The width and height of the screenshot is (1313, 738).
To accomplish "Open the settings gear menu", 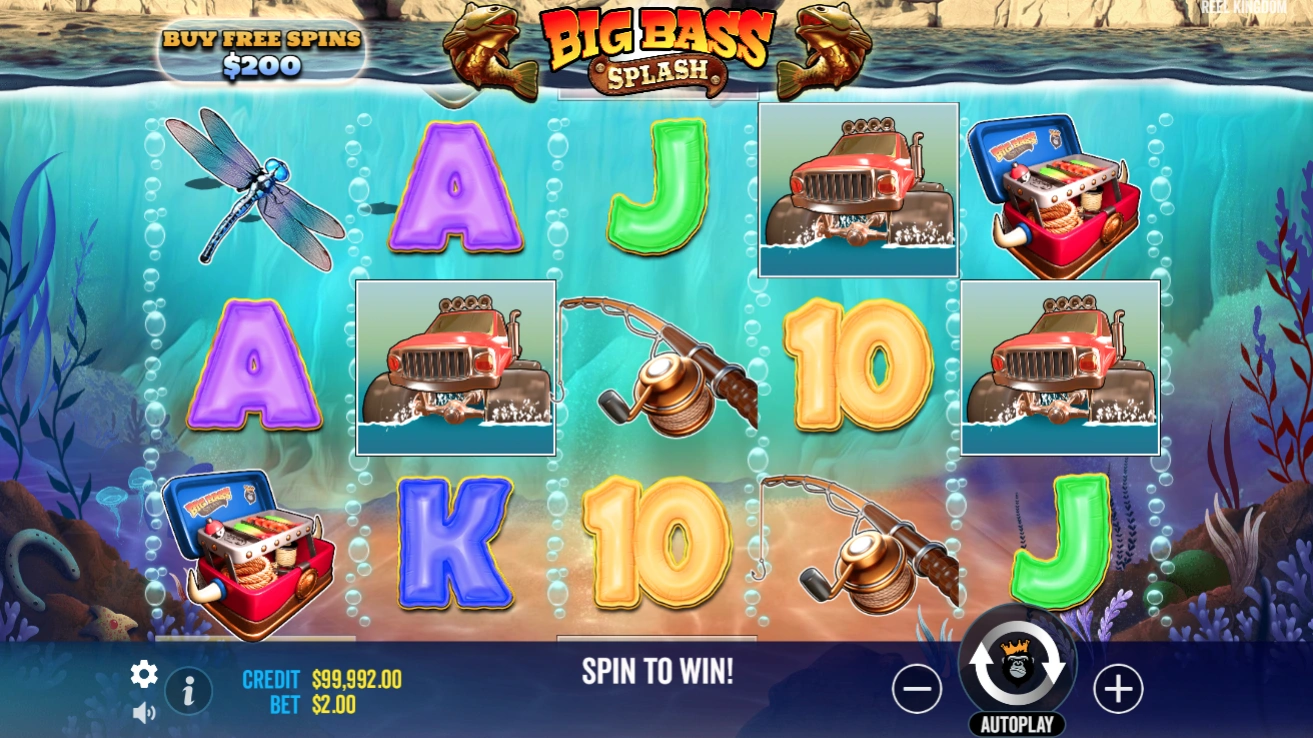I will point(142,675).
